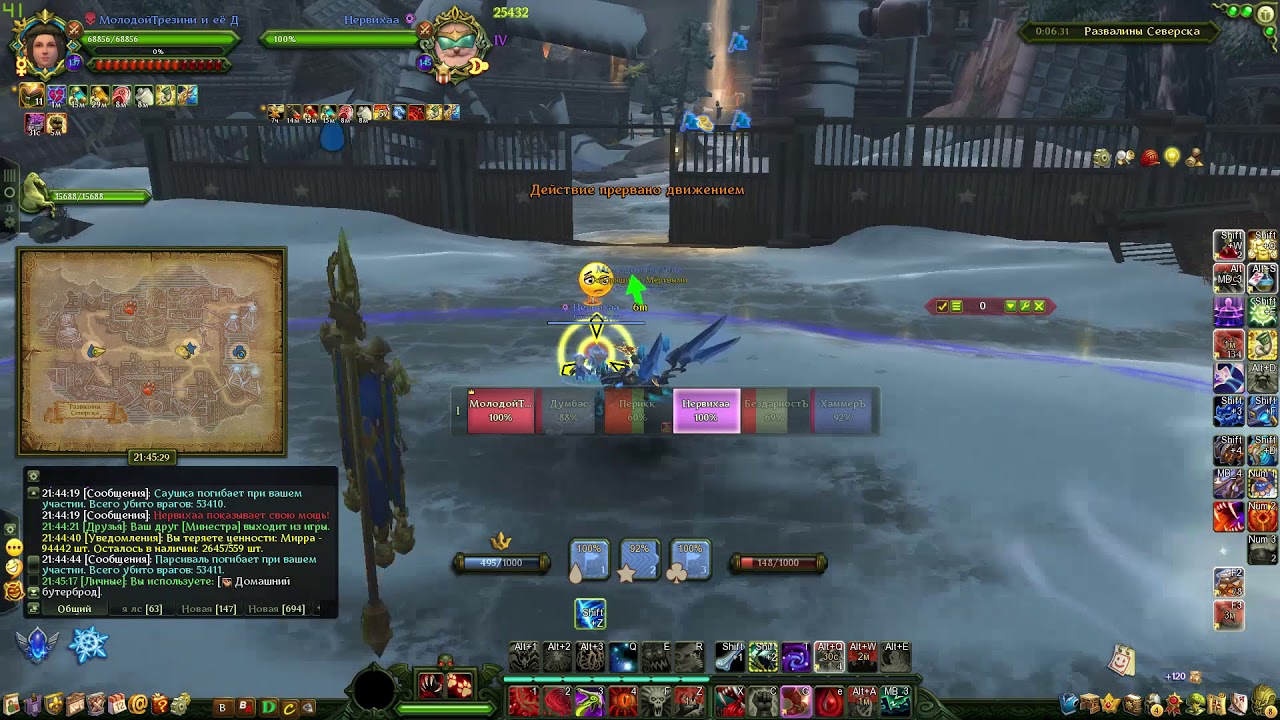This screenshot has width=1280, height=720.
Task: Use the purple serpent ability in slot 3
Action: click(x=590, y=700)
